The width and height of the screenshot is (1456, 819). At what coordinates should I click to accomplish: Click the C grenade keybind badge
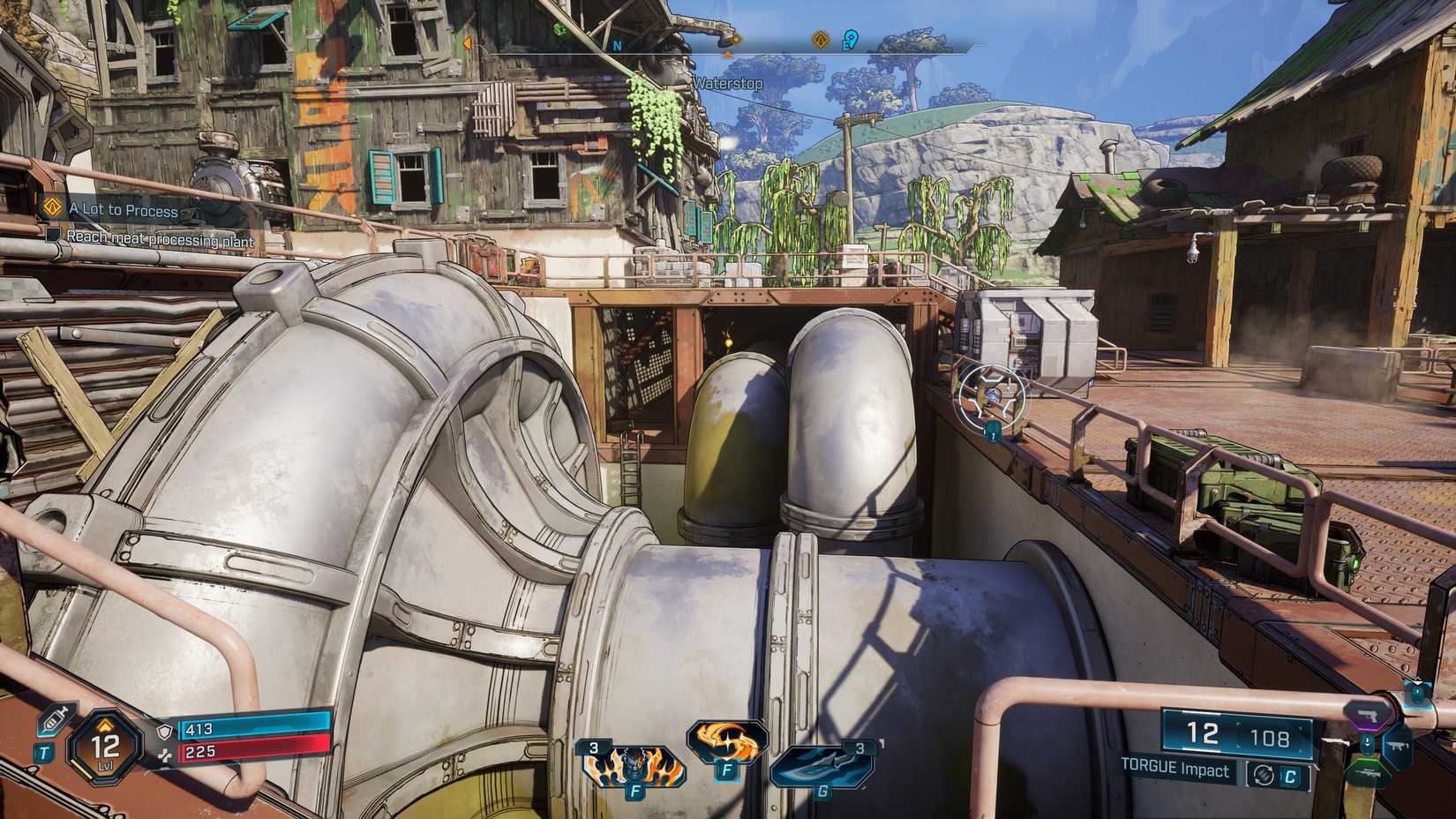pos(1290,775)
